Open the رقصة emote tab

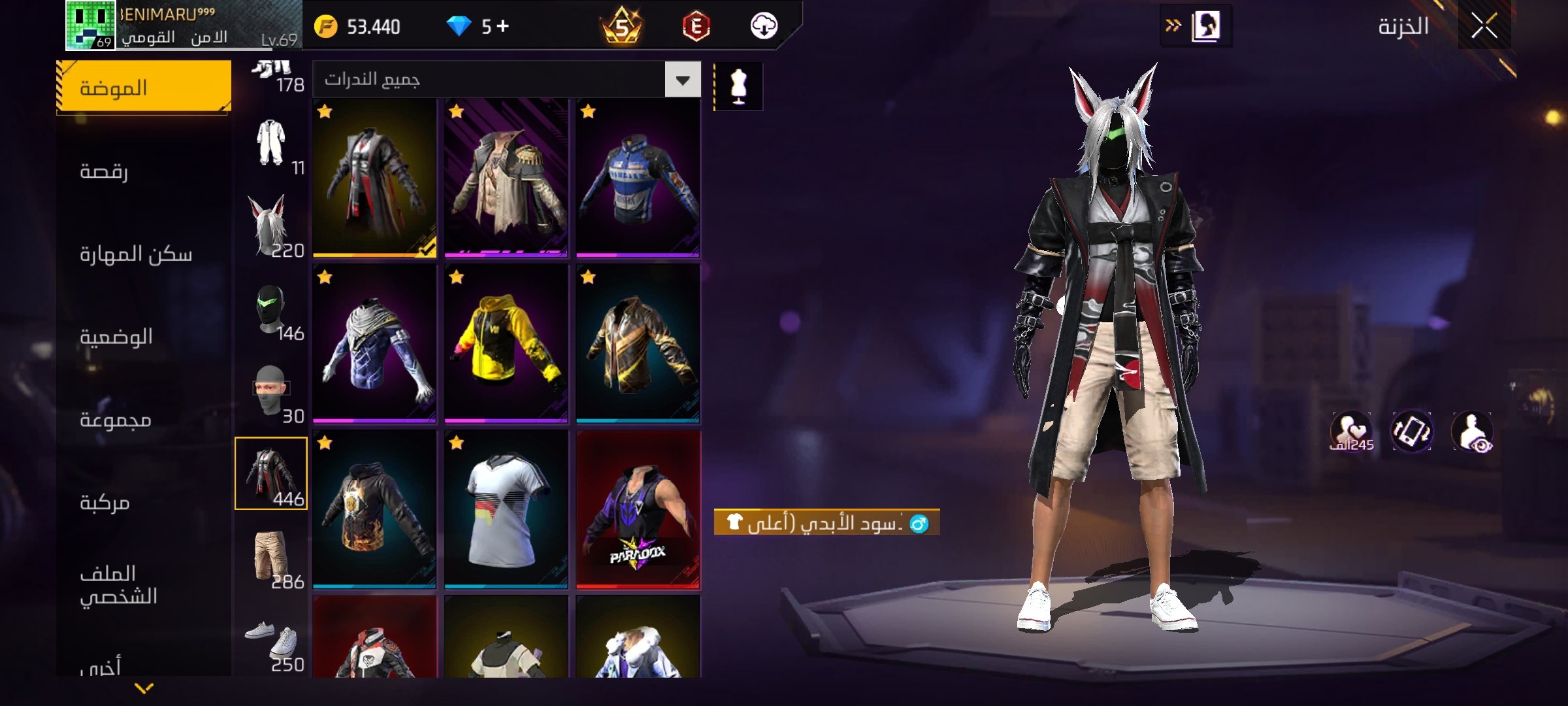point(144,171)
